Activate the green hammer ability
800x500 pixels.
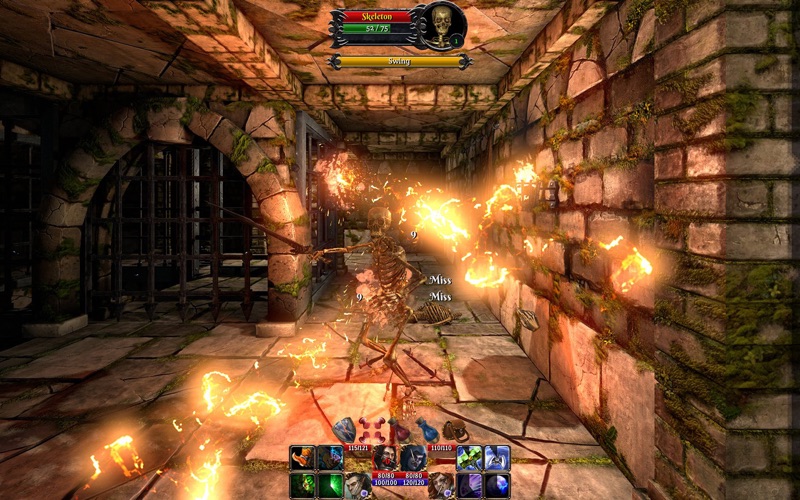[470, 458]
